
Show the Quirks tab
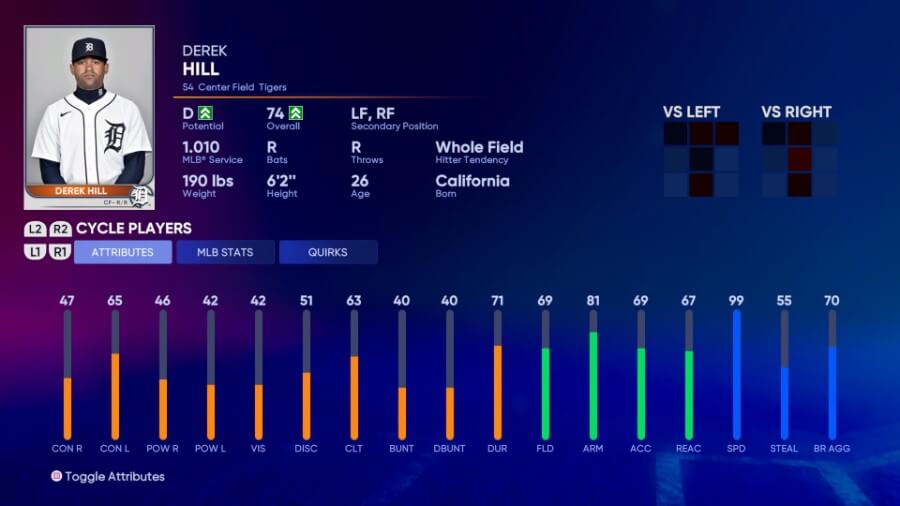click(x=328, y=252)
